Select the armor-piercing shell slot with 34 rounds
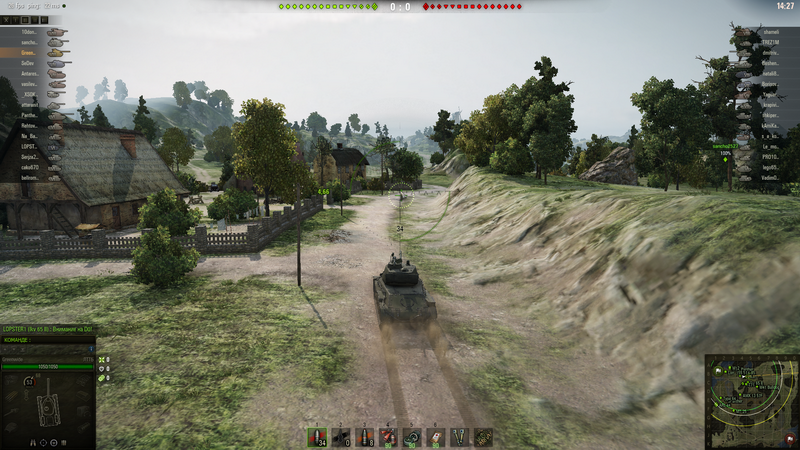800x450 pixels. [x=317, y=437]
